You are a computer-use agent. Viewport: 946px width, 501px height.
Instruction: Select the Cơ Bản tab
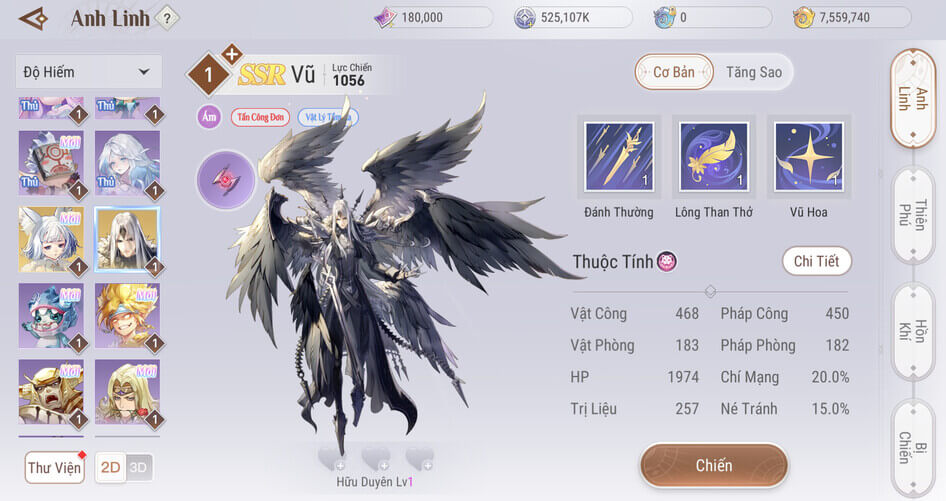(675, 72)
